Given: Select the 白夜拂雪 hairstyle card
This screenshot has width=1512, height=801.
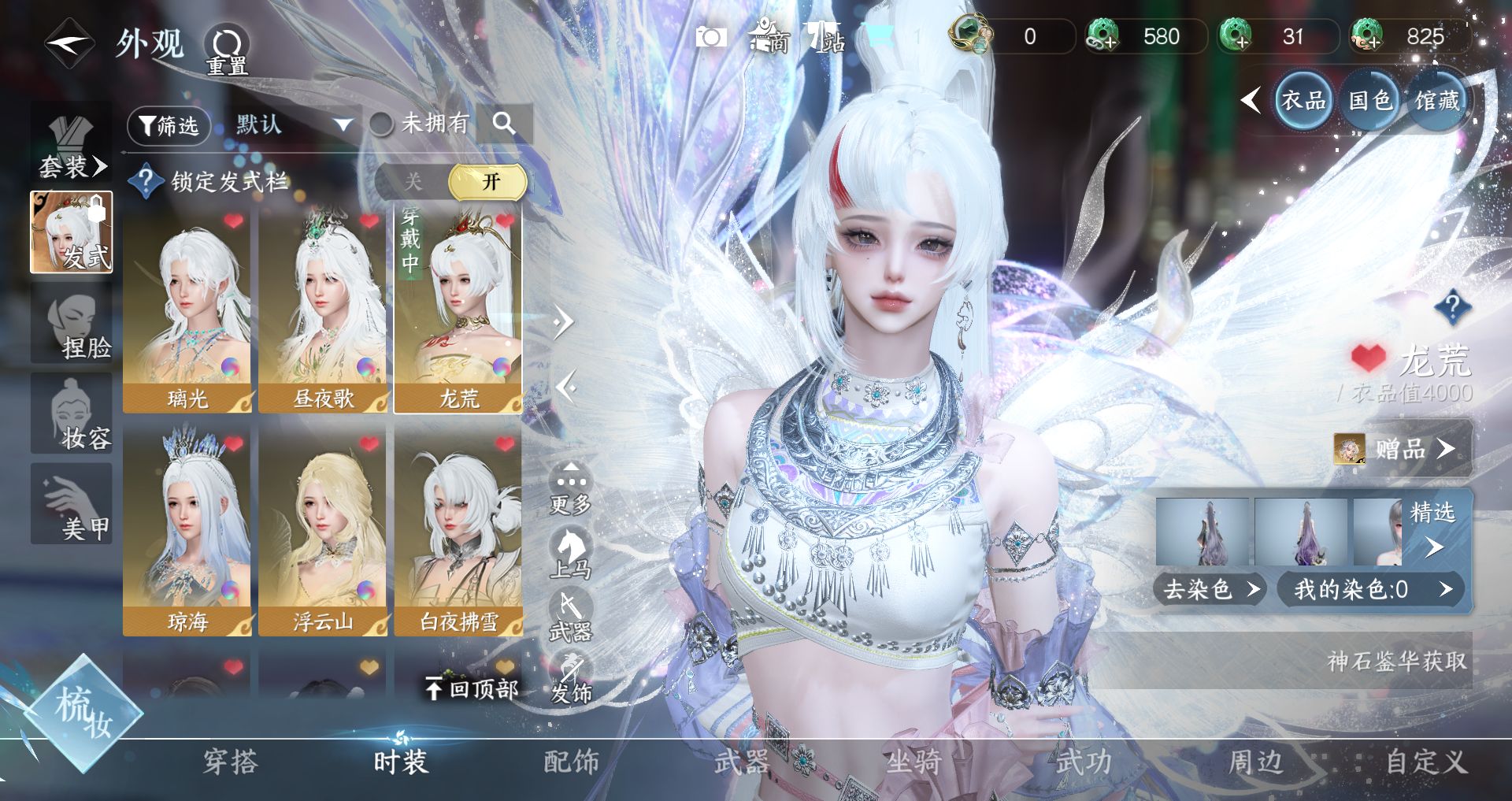Looking at the screenshot, I should click(x=458, y=533).
